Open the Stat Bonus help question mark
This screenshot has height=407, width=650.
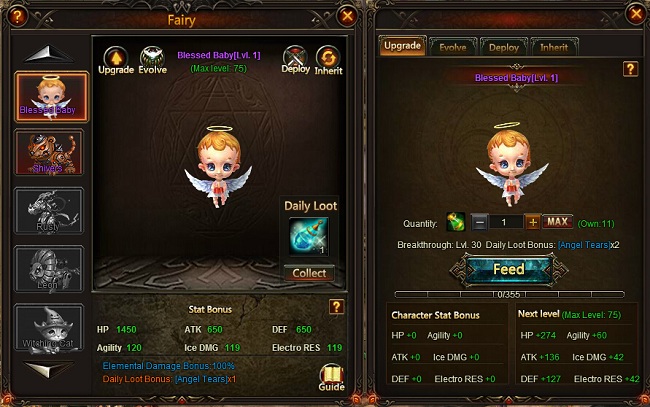337,307
